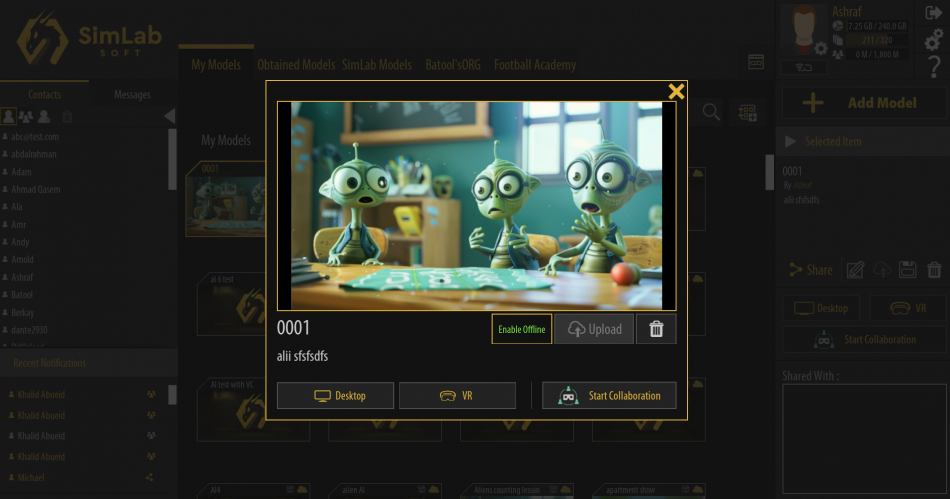Click the Upload button in the dialog
Image resolution: width=950 pixels, height=499 pixels.
[594, 329]
